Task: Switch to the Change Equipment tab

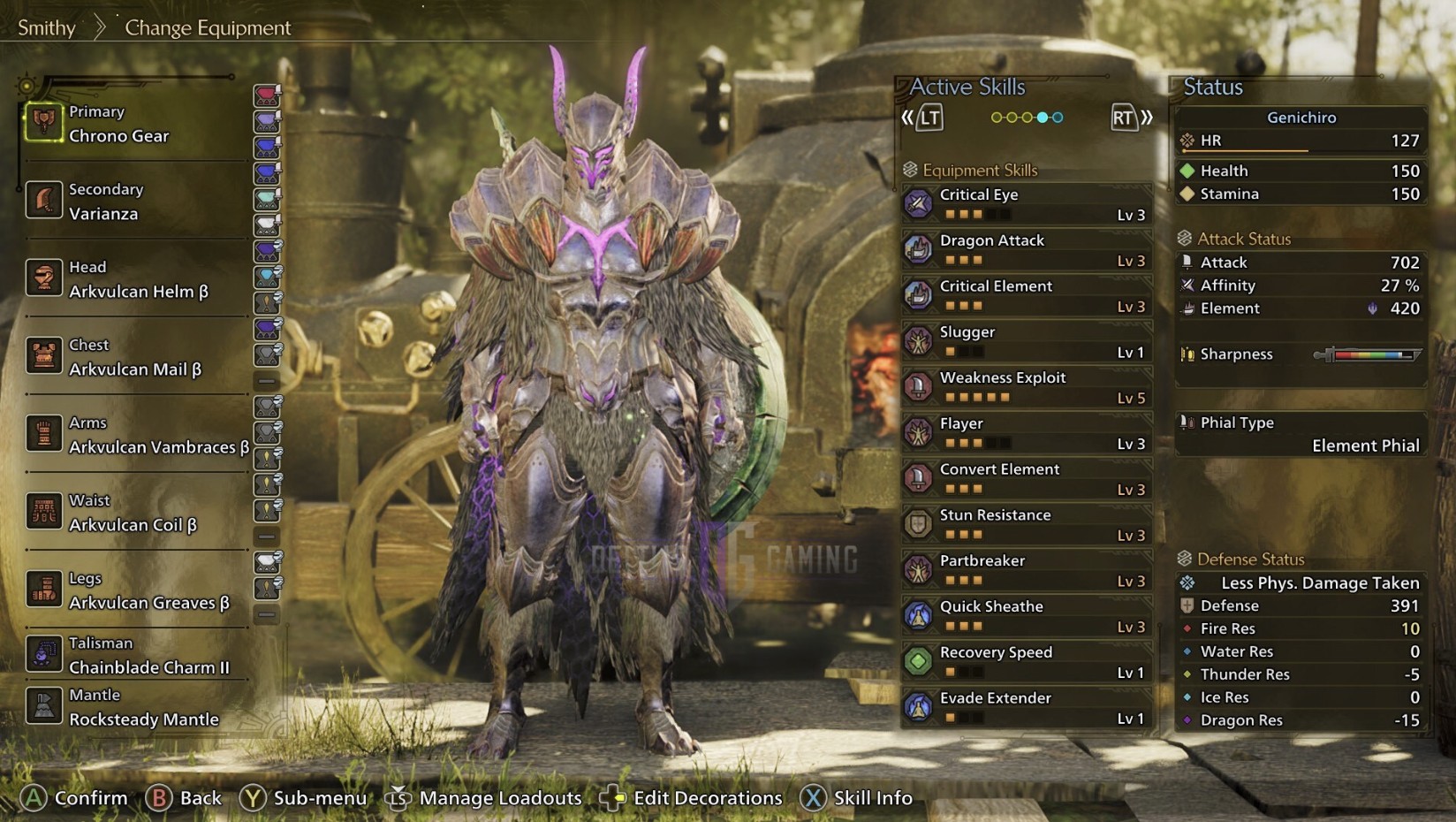Action: pyautogui.click(x=209, y=27)
